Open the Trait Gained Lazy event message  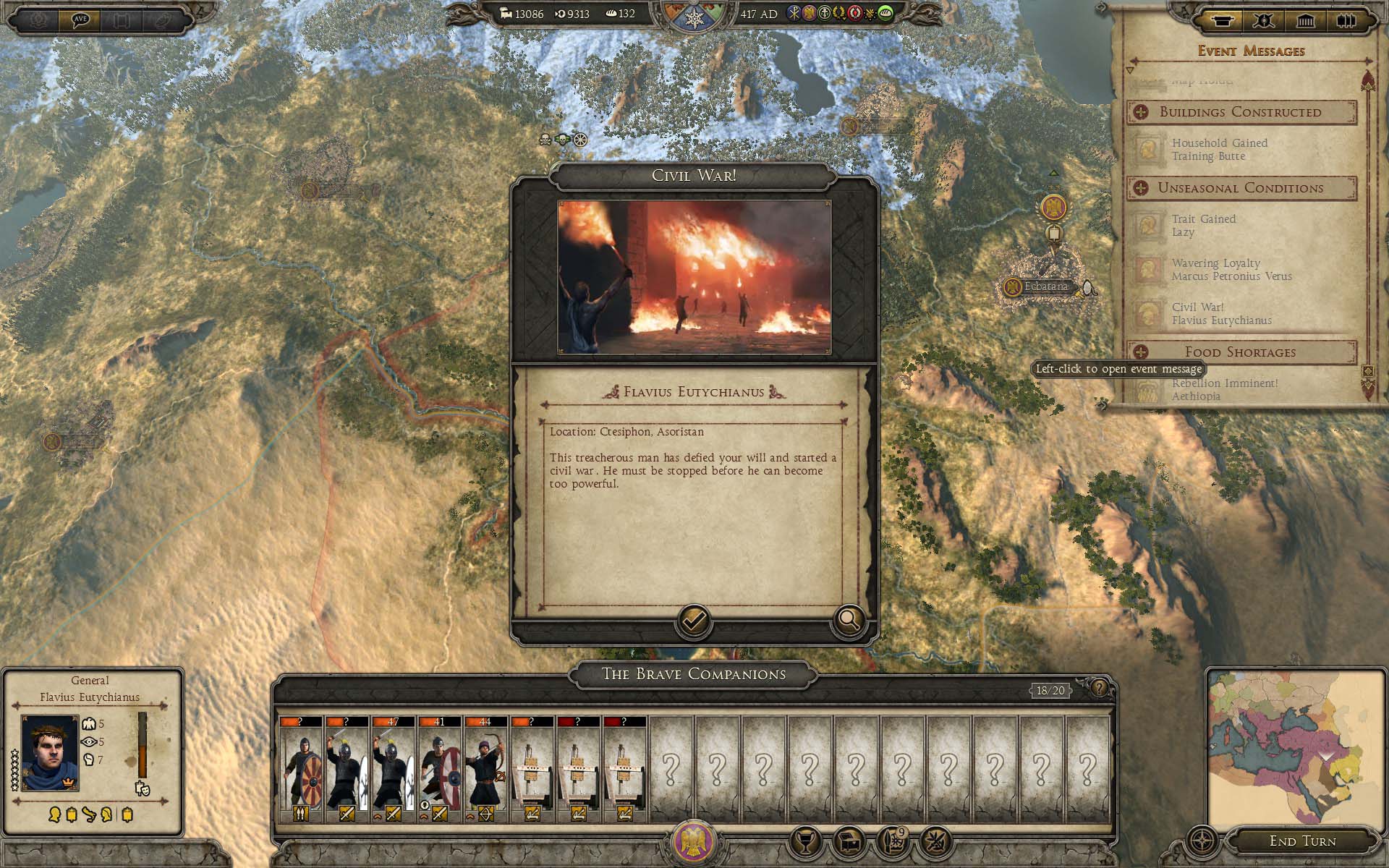(1203, 226)
